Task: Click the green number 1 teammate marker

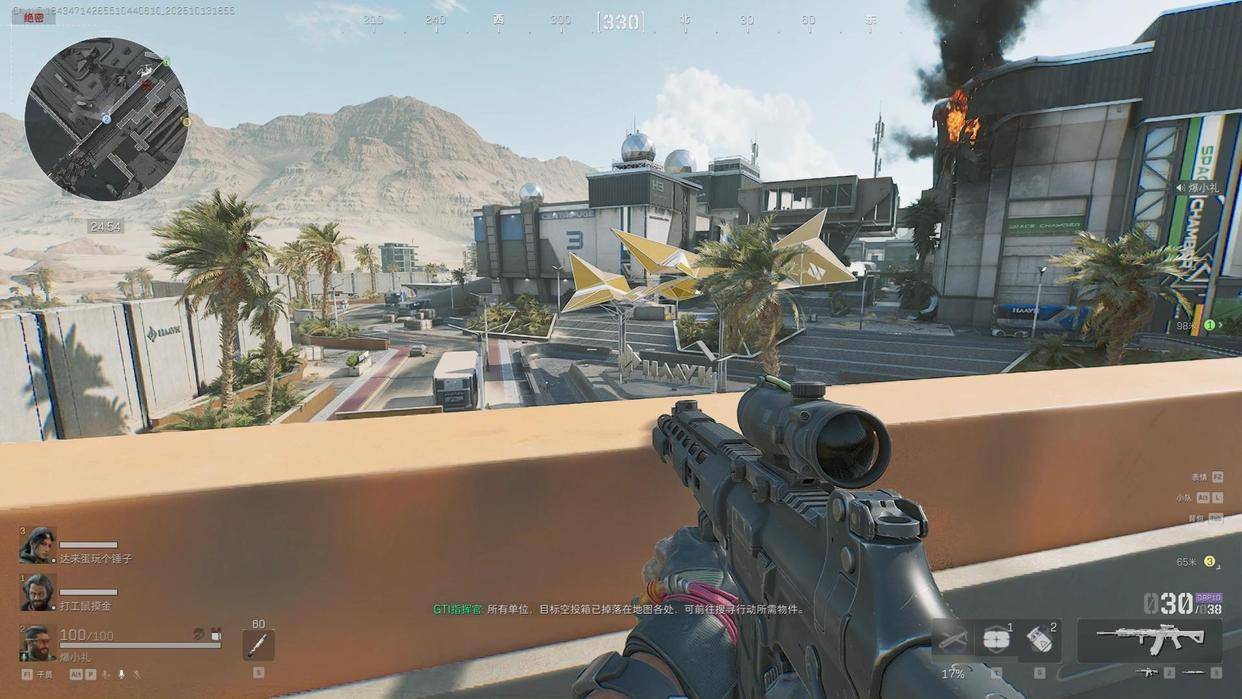Action: (x=1208, y=325)
